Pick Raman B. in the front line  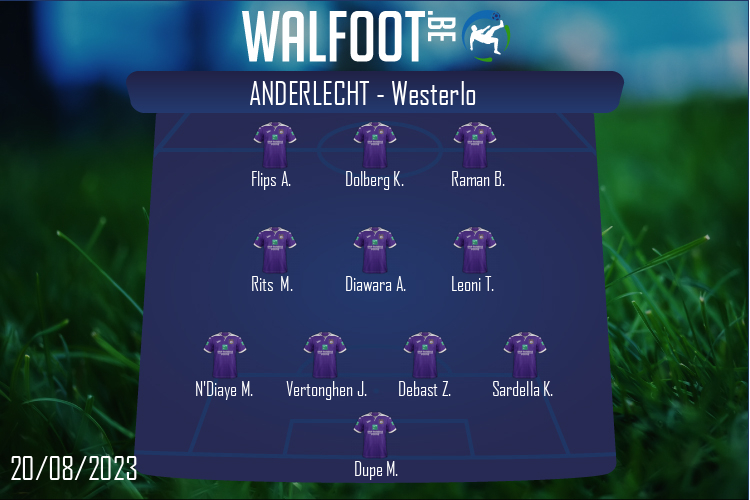(x=475, y=145)
